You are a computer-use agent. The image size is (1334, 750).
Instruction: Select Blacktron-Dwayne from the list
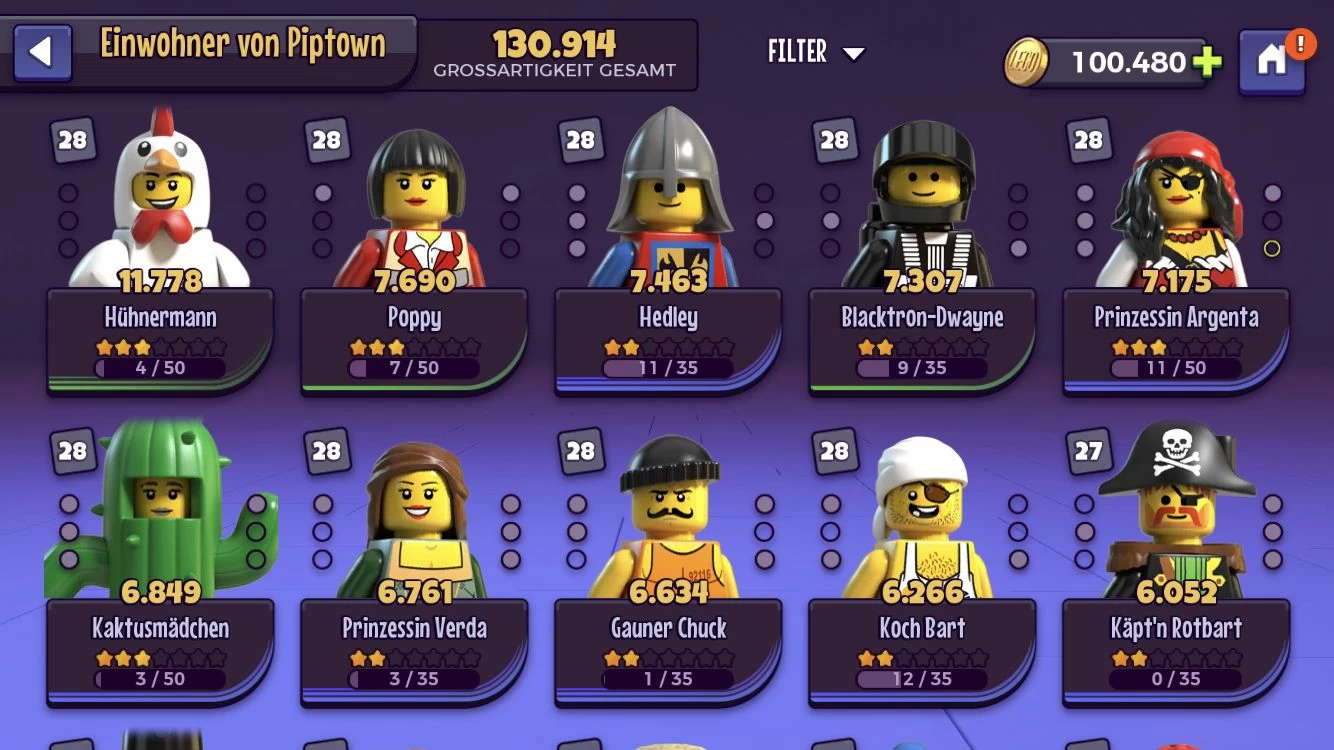click(x=922, y=330)
